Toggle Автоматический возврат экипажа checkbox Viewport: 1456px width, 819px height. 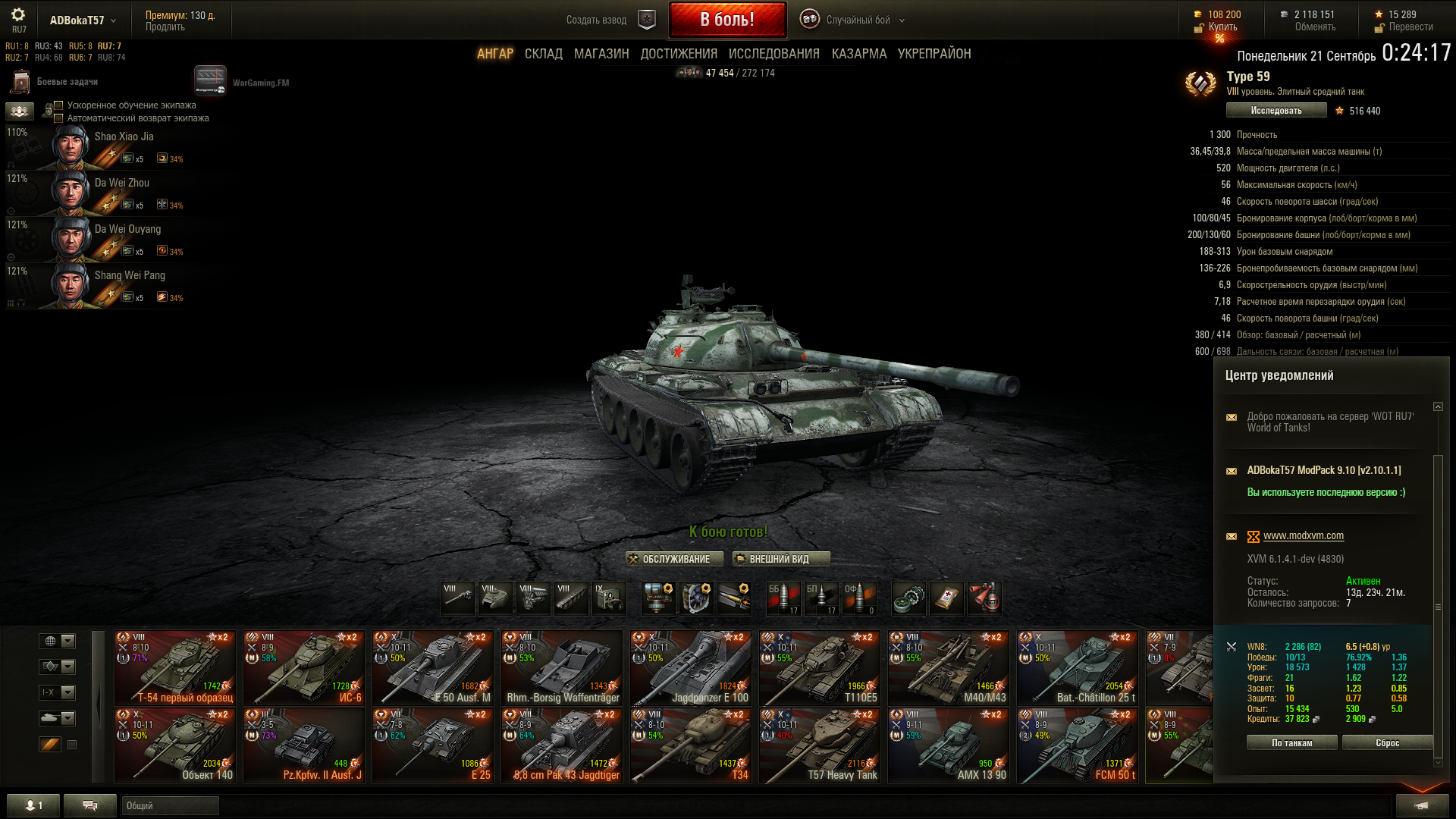58,118
